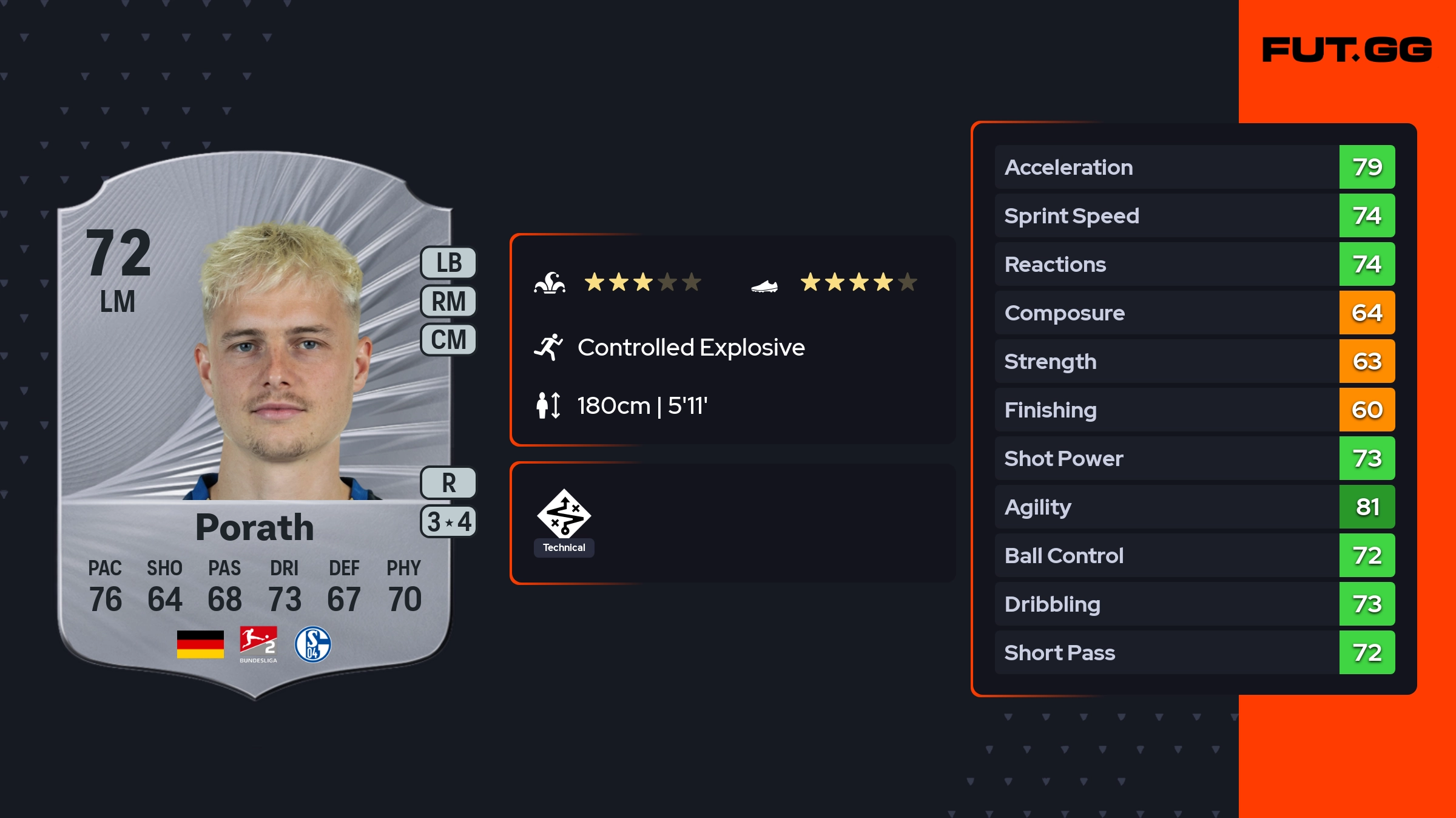1456x818 pixels.
Task: Select the Acceleration stat row
Action: (1194, 167)
